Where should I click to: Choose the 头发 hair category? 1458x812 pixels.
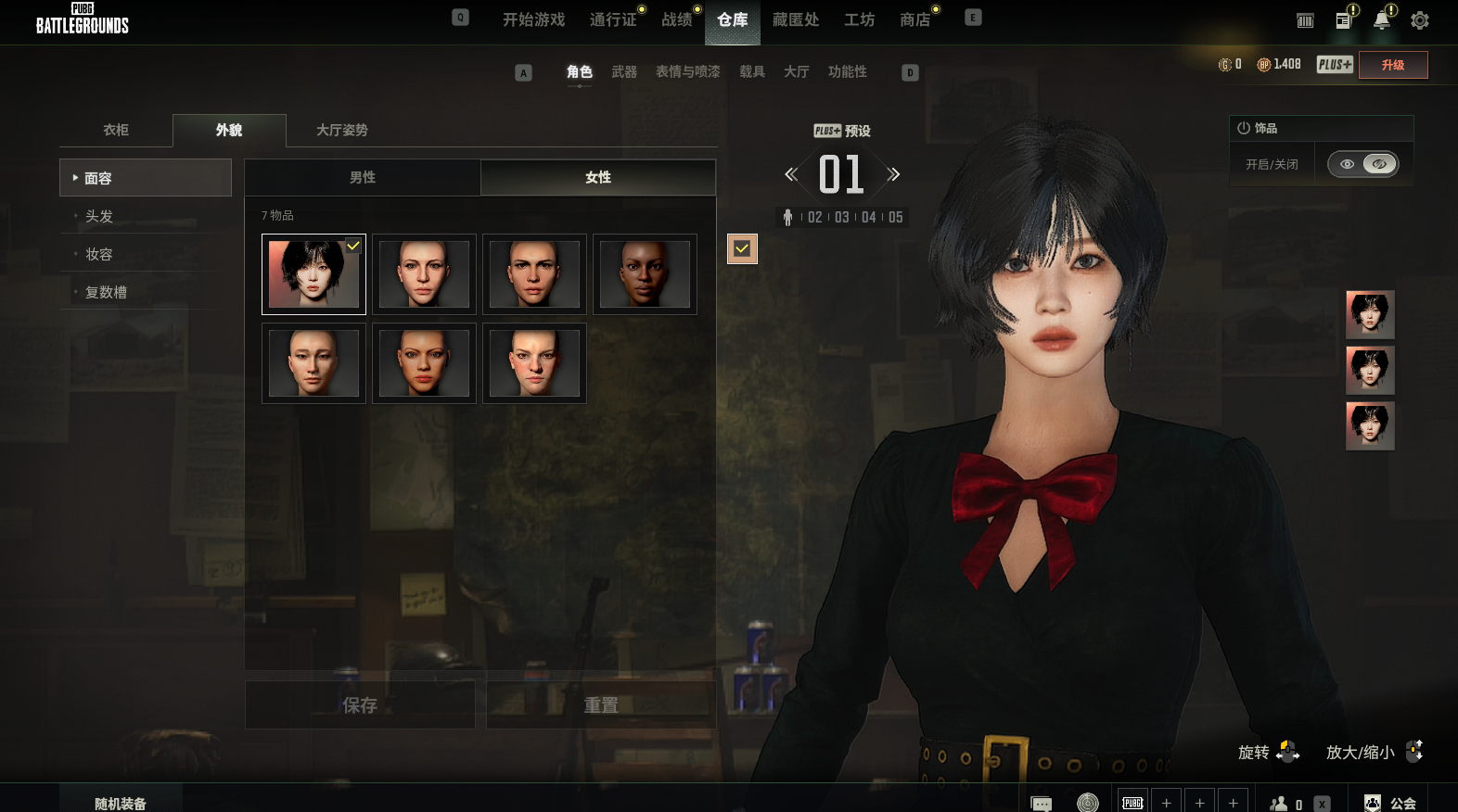(x=99, y=216)
